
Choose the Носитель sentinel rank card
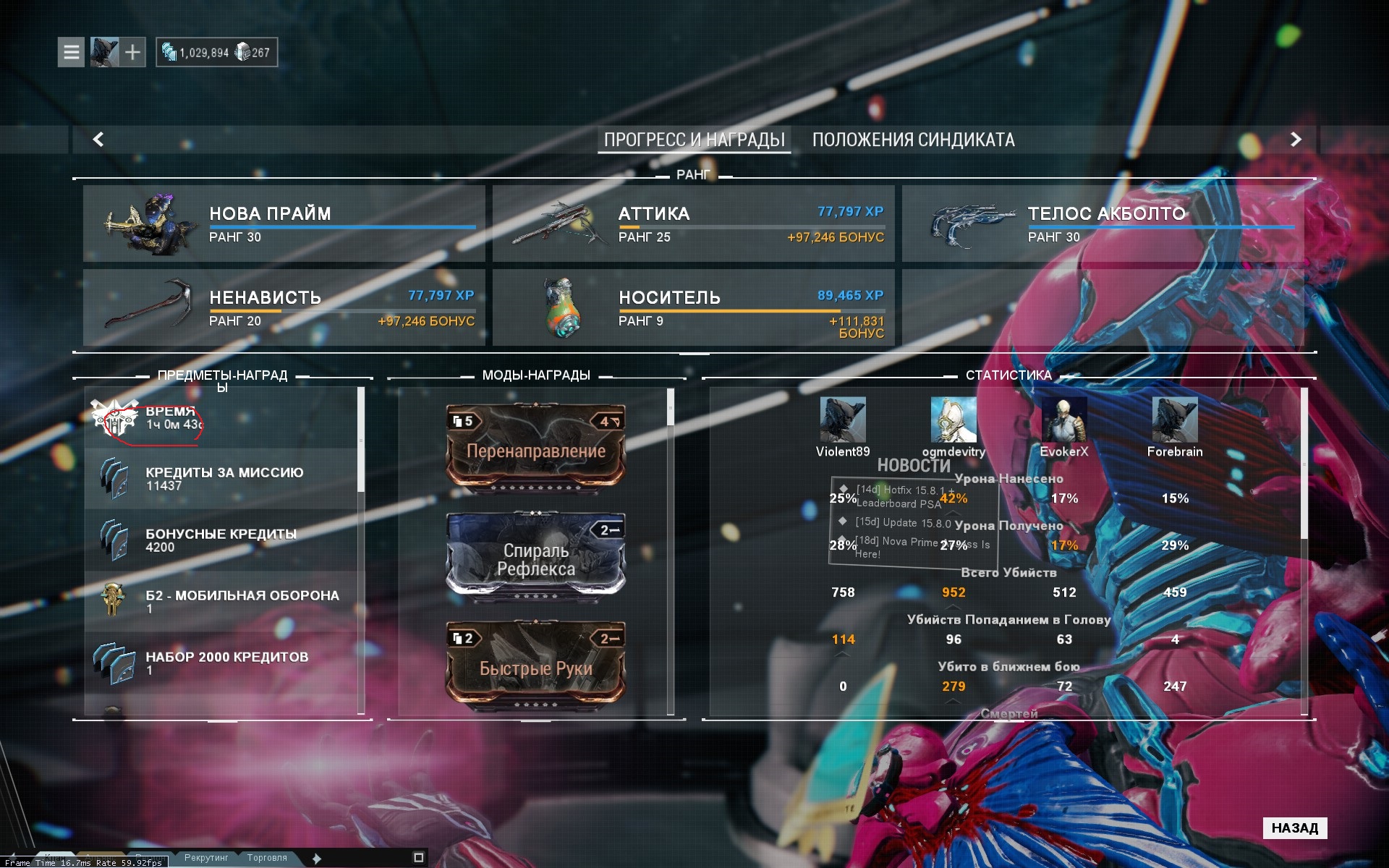(x=693, y=307)
